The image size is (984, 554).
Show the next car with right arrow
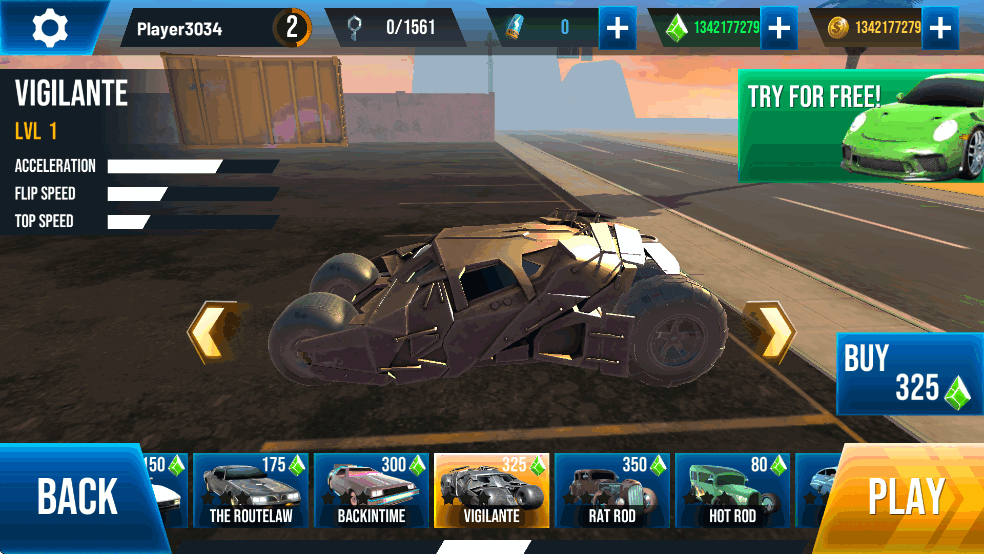click(x=770, y=332)
